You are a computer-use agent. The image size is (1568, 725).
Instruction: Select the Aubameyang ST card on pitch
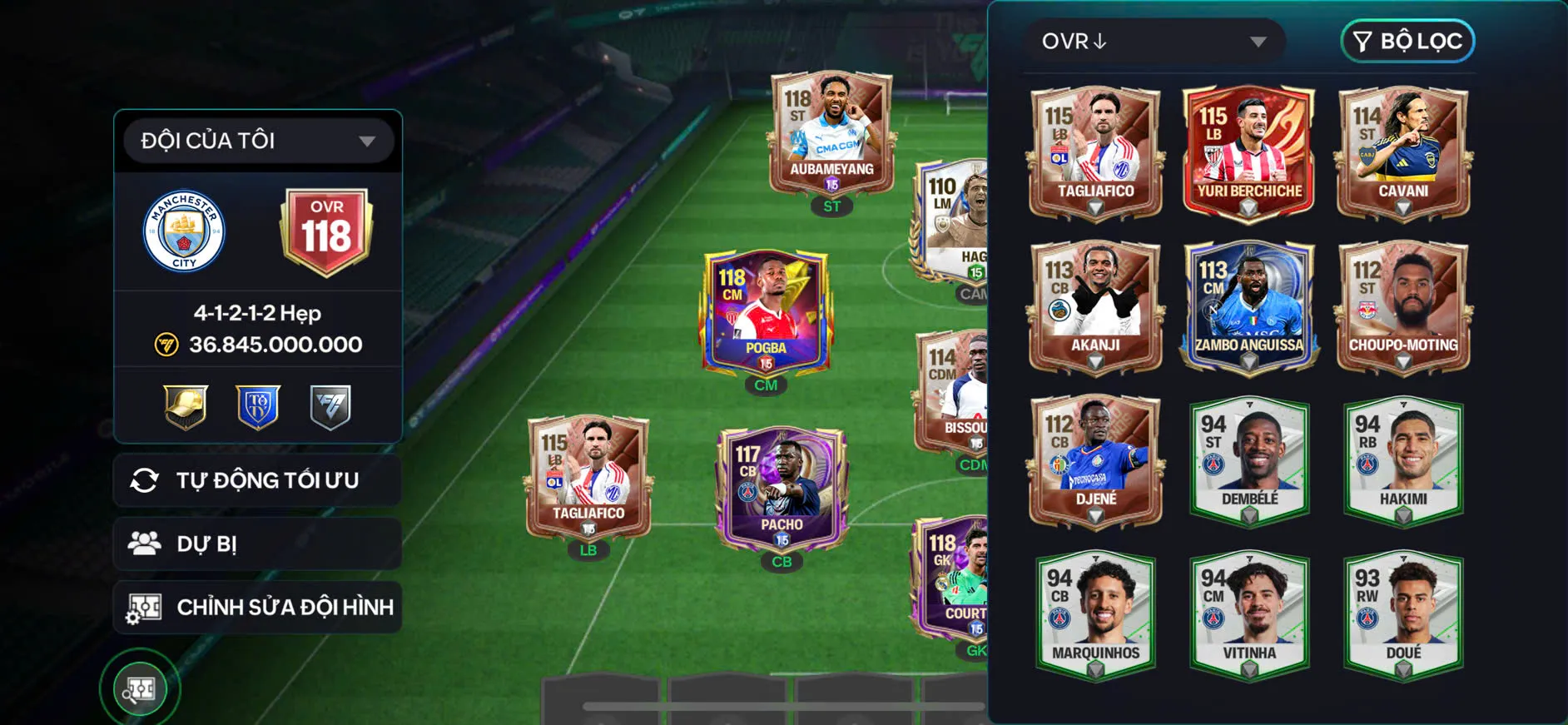pos(831,136)
